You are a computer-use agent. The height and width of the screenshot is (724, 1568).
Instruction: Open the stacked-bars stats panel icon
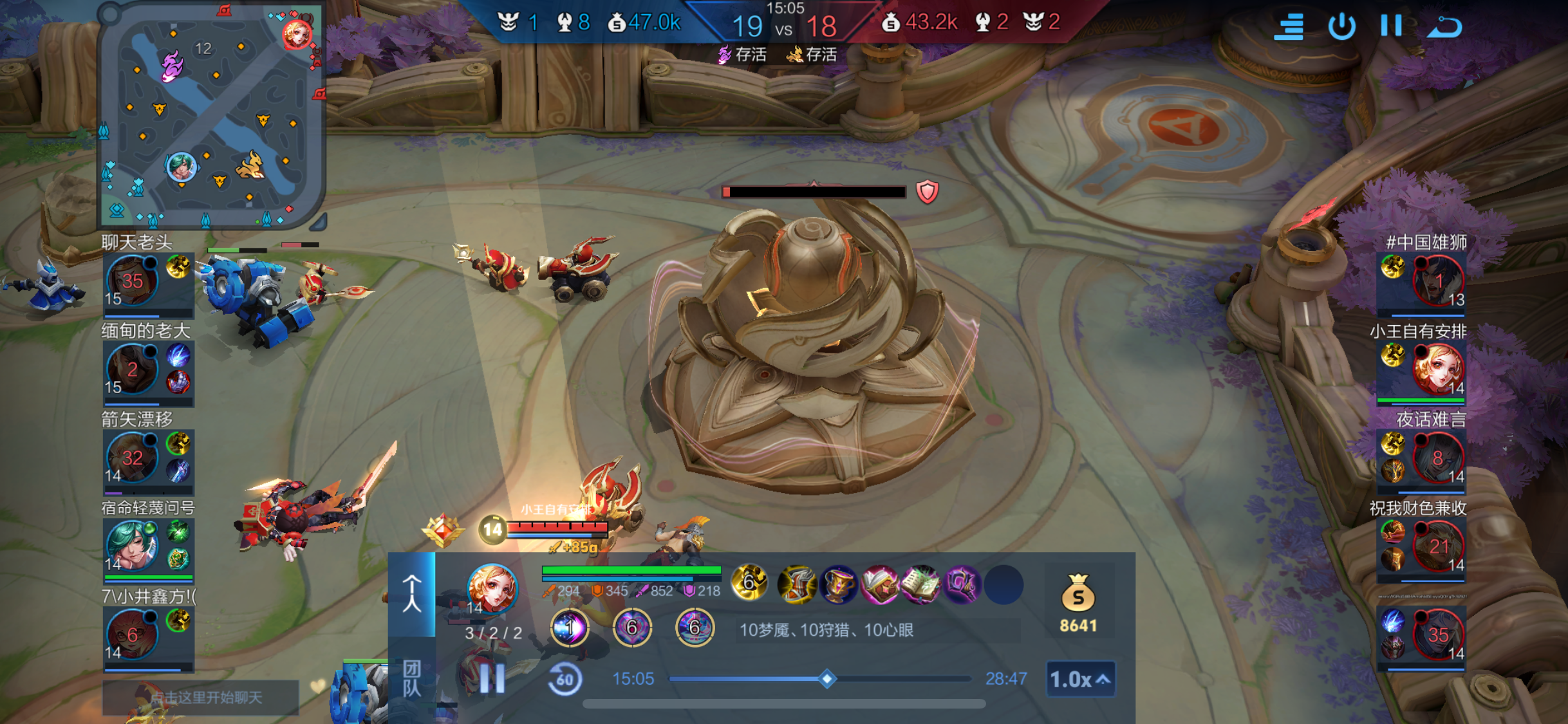[x=1289, y=26]
